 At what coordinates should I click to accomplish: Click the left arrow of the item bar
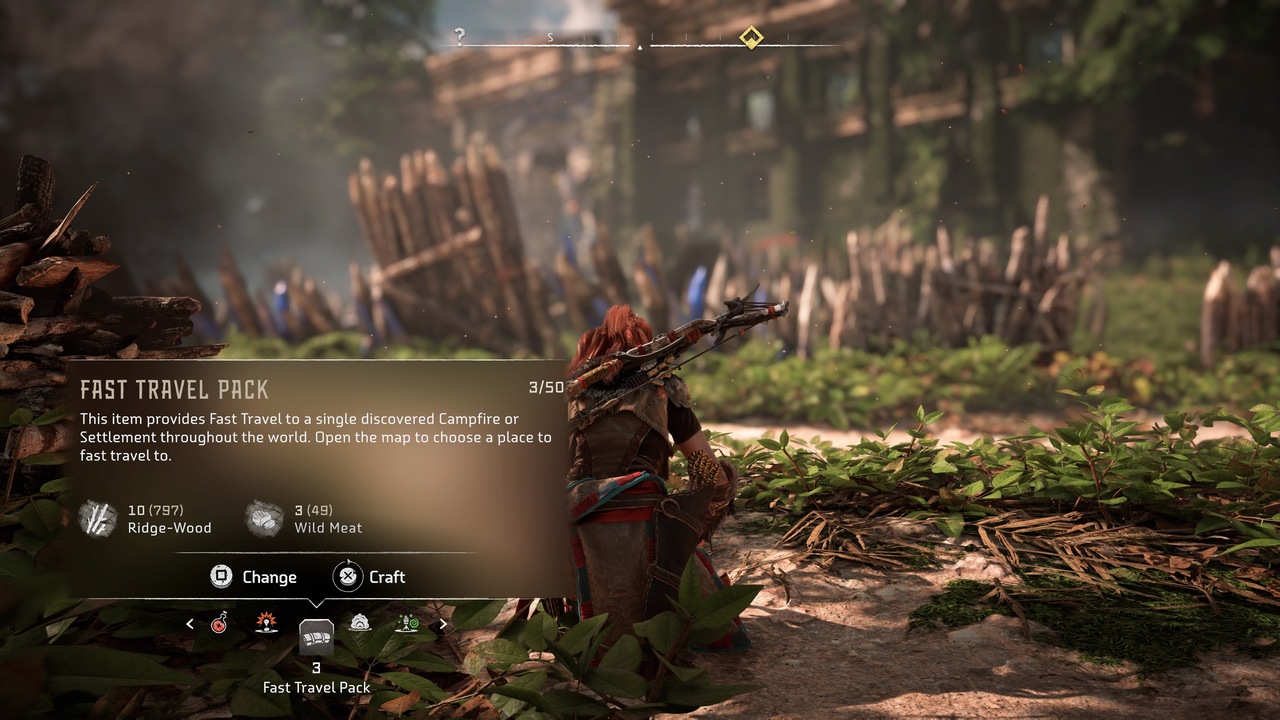[x=190, y=624]
